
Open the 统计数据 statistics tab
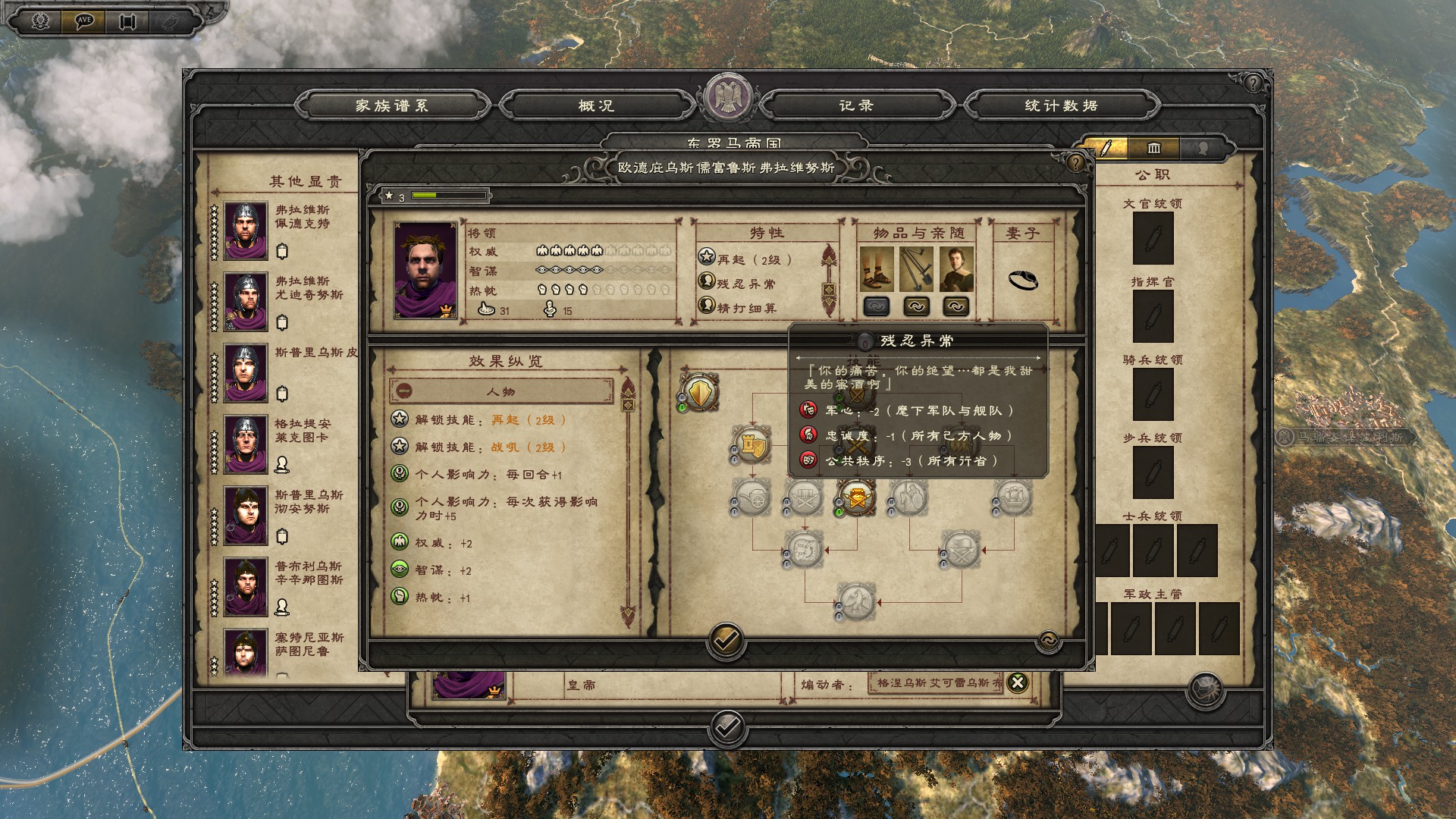(x=1061, y=106)
